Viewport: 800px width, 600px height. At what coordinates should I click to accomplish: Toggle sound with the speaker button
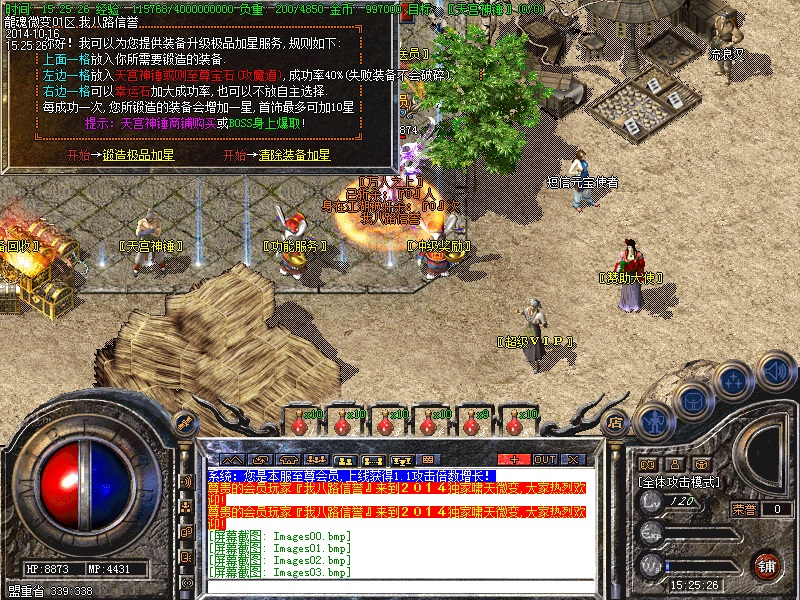click(773, 373)
